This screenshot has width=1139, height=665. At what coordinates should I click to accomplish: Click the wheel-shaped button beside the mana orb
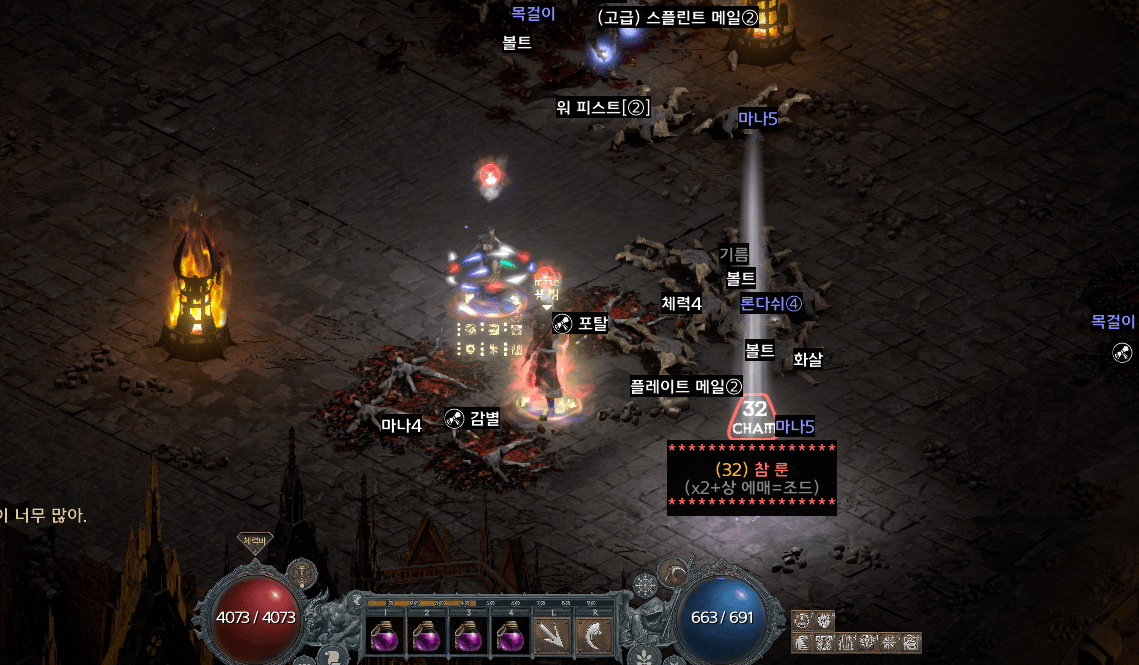645,583
